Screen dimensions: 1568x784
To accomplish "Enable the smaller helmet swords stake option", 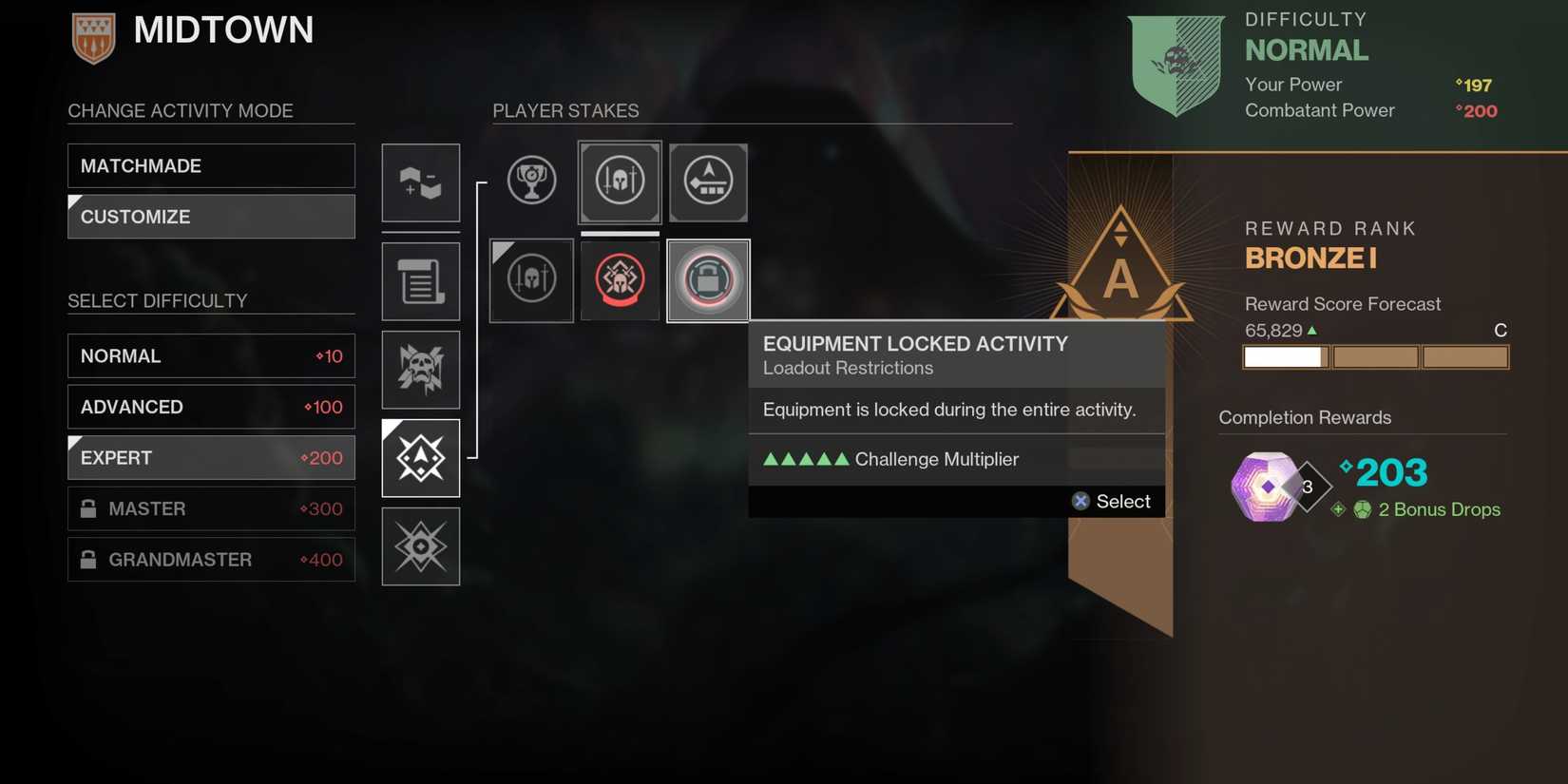I will tap(530, 279).
